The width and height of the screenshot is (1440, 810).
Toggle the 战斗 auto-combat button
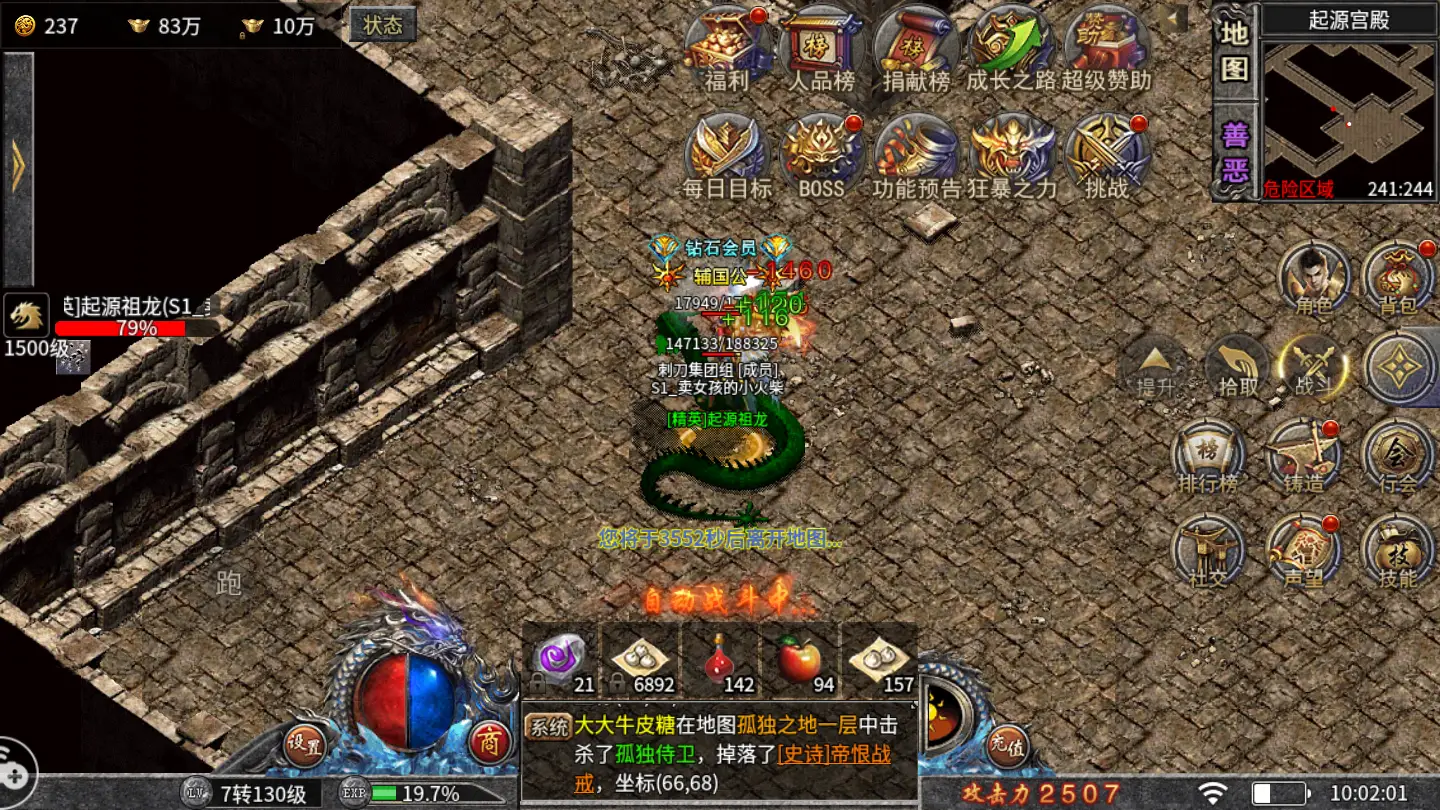pyautogui.click(x=1314, y=366)
